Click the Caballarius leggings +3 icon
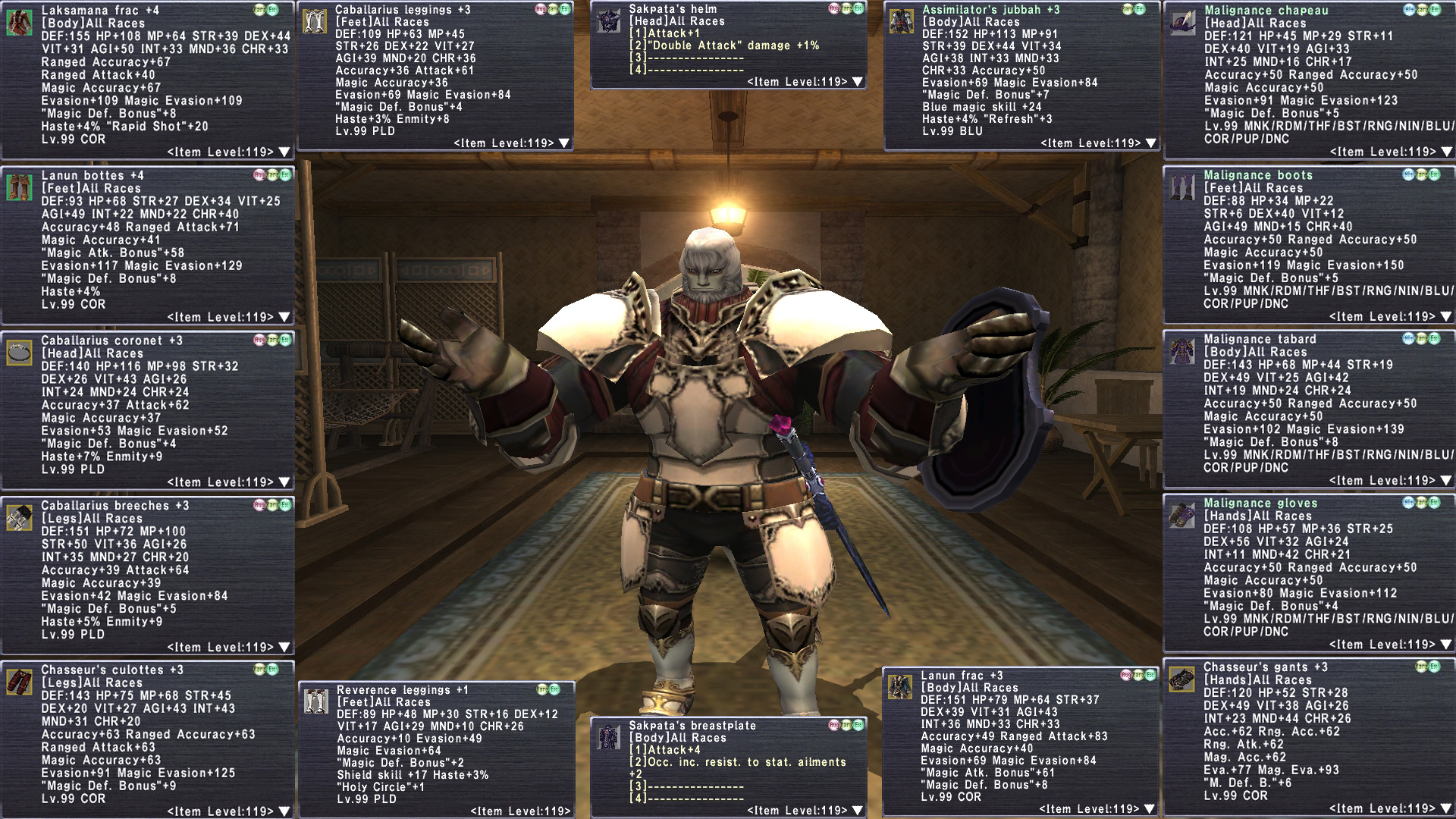Screen dimensions: 1456x819 314,21
